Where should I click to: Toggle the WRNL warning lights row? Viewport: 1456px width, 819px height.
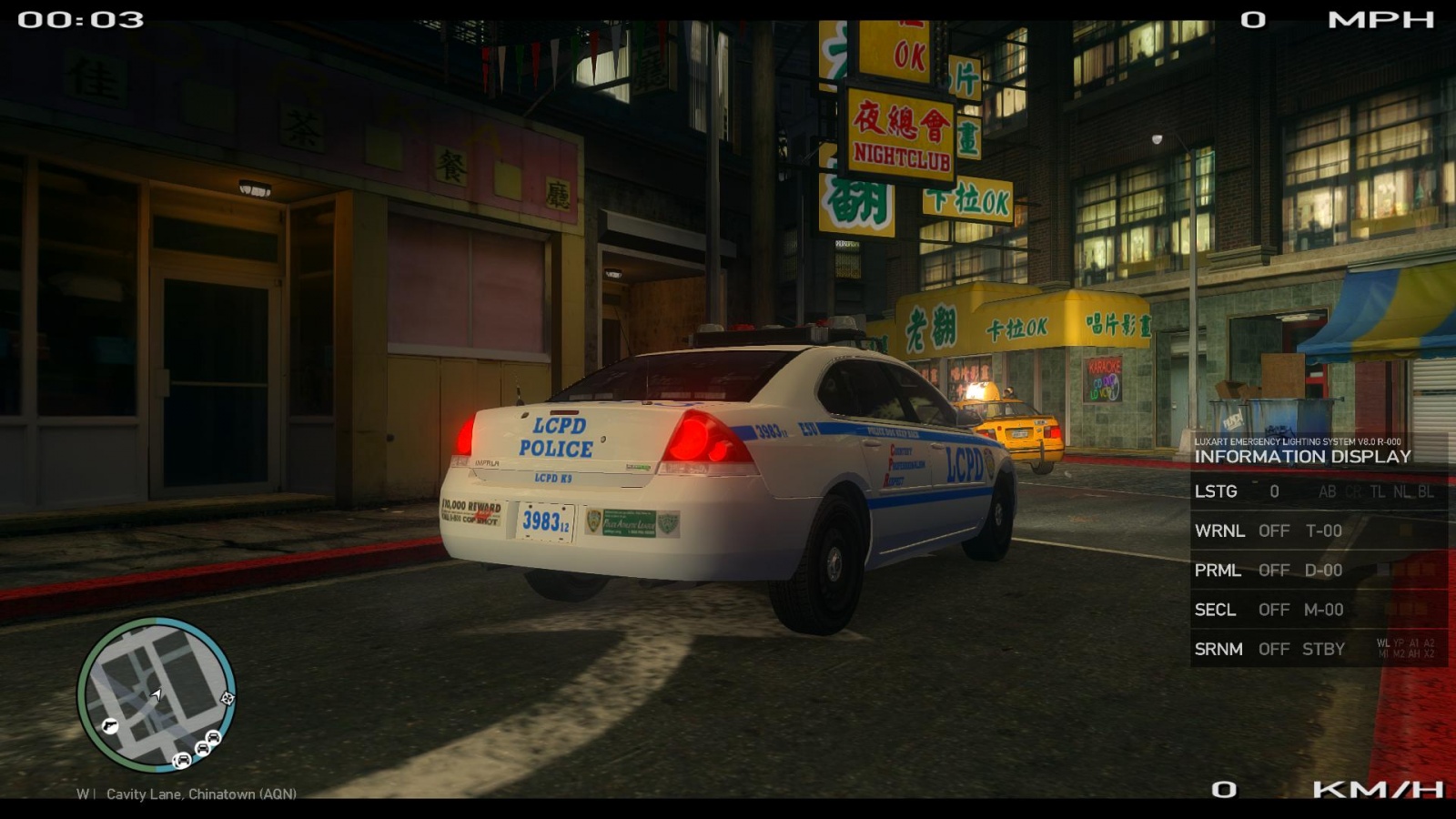1318,531
